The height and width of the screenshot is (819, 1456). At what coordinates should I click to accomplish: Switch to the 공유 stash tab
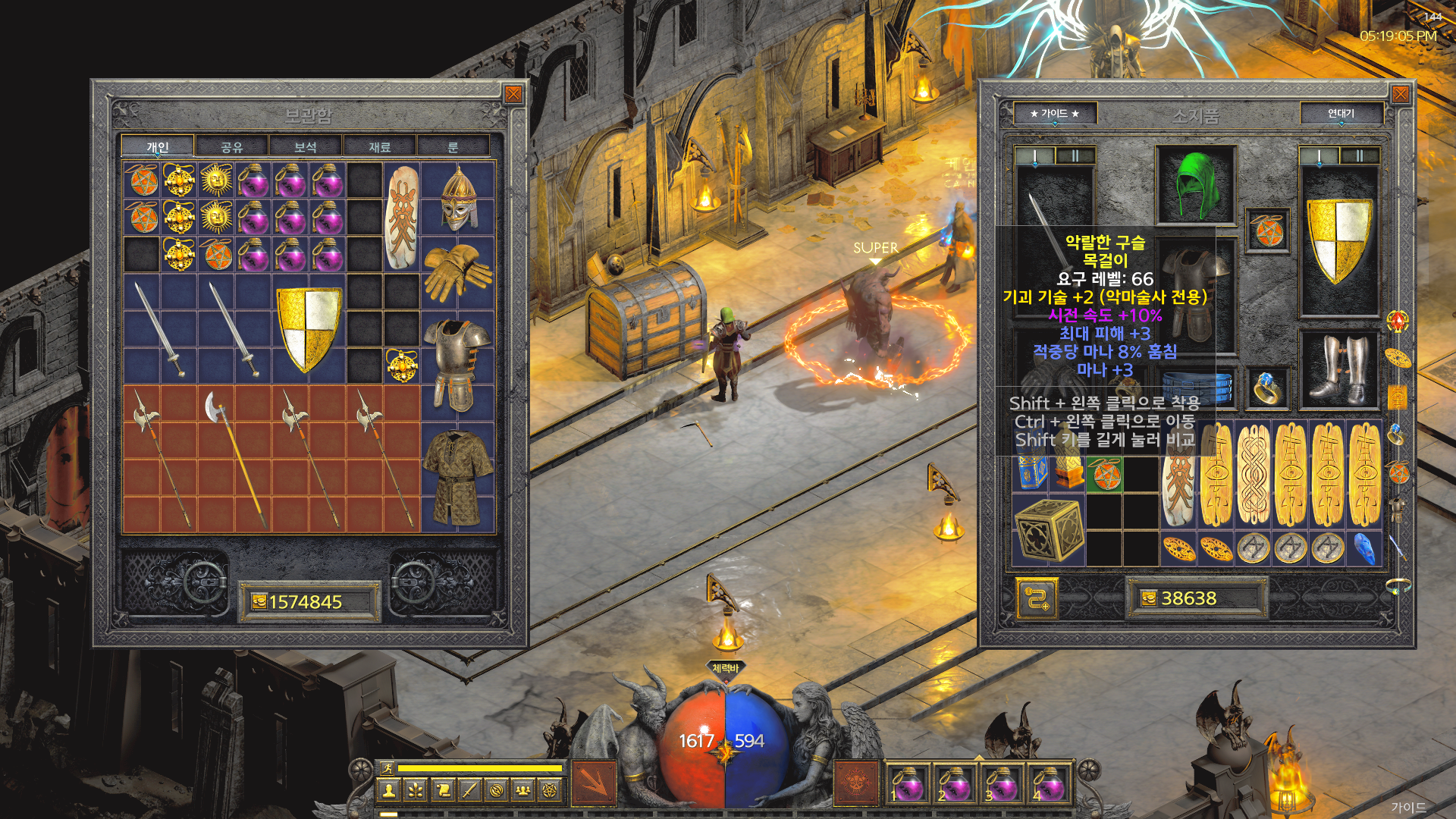click(x=231, y=146)
